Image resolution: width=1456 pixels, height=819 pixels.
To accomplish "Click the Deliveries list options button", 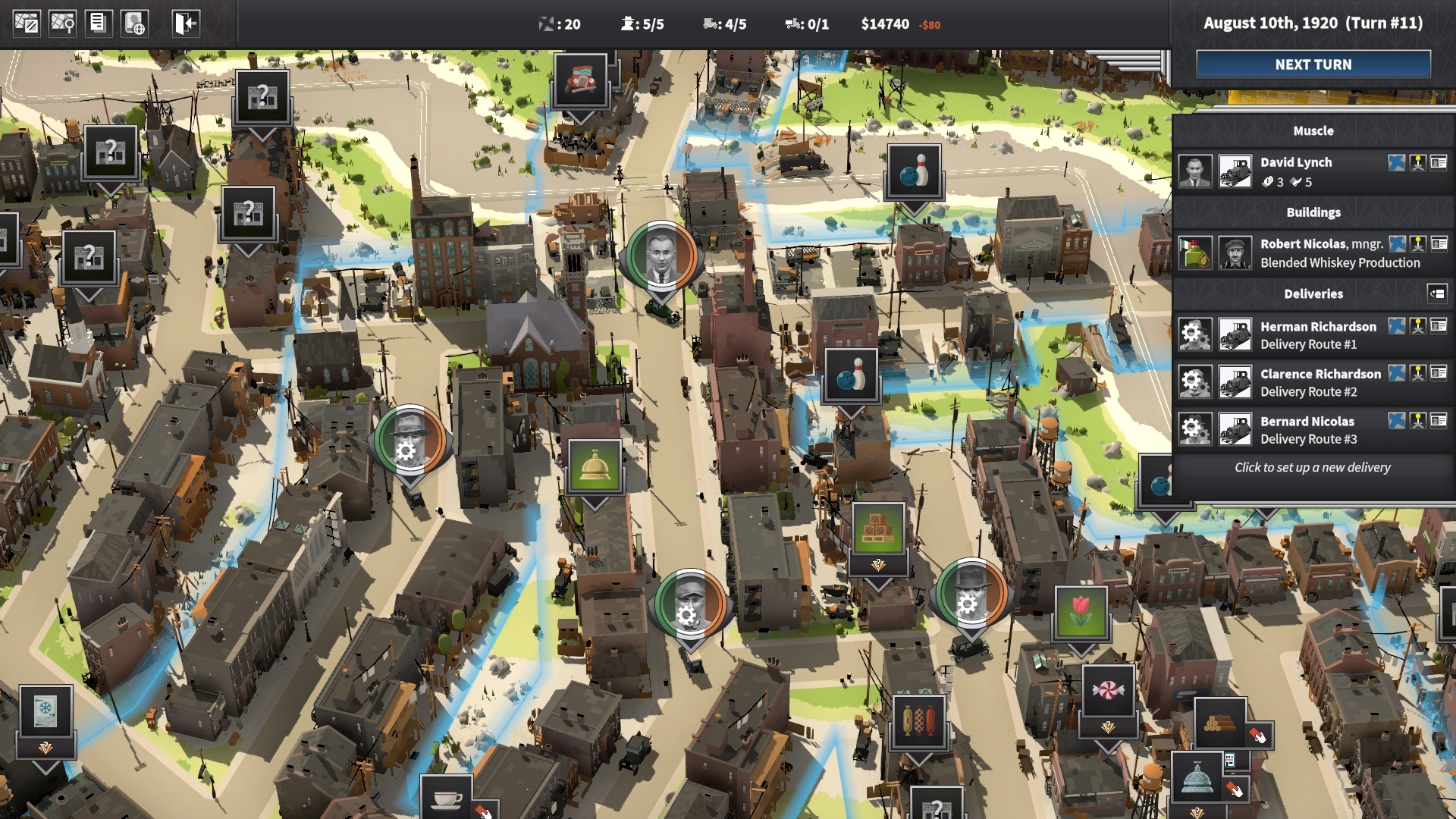I will pos(1437,293).
